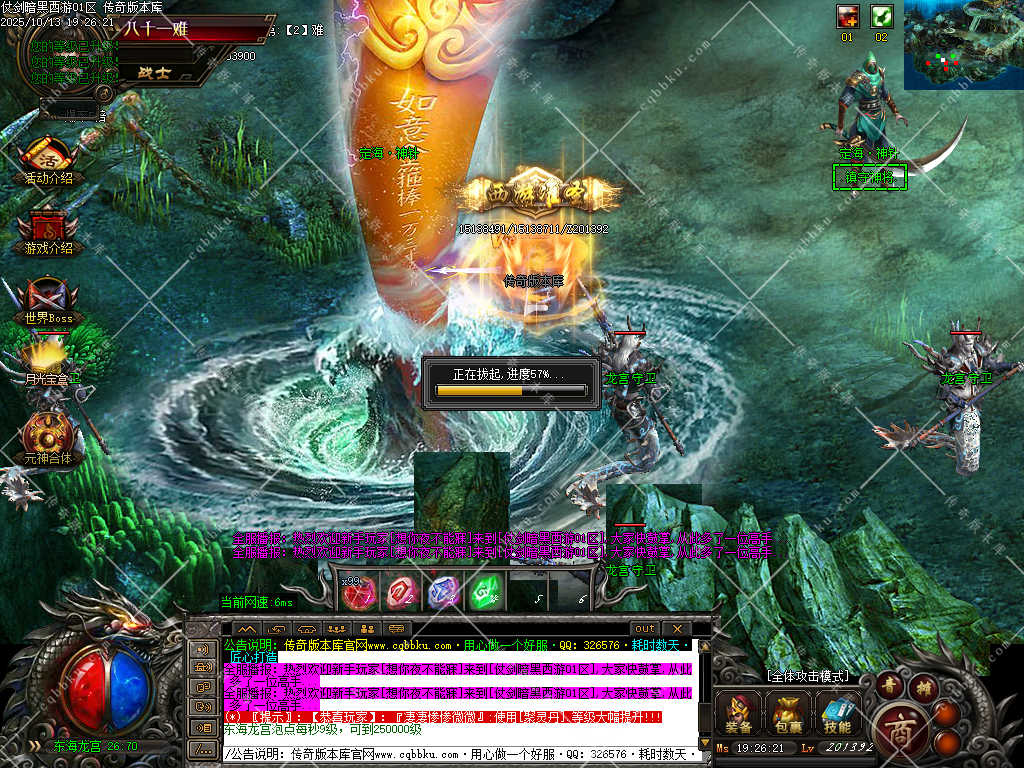Open the 装备 equipment panel
Image resolution: width=1024 pixels, height=768 pixels.
(x=738, y=712)
